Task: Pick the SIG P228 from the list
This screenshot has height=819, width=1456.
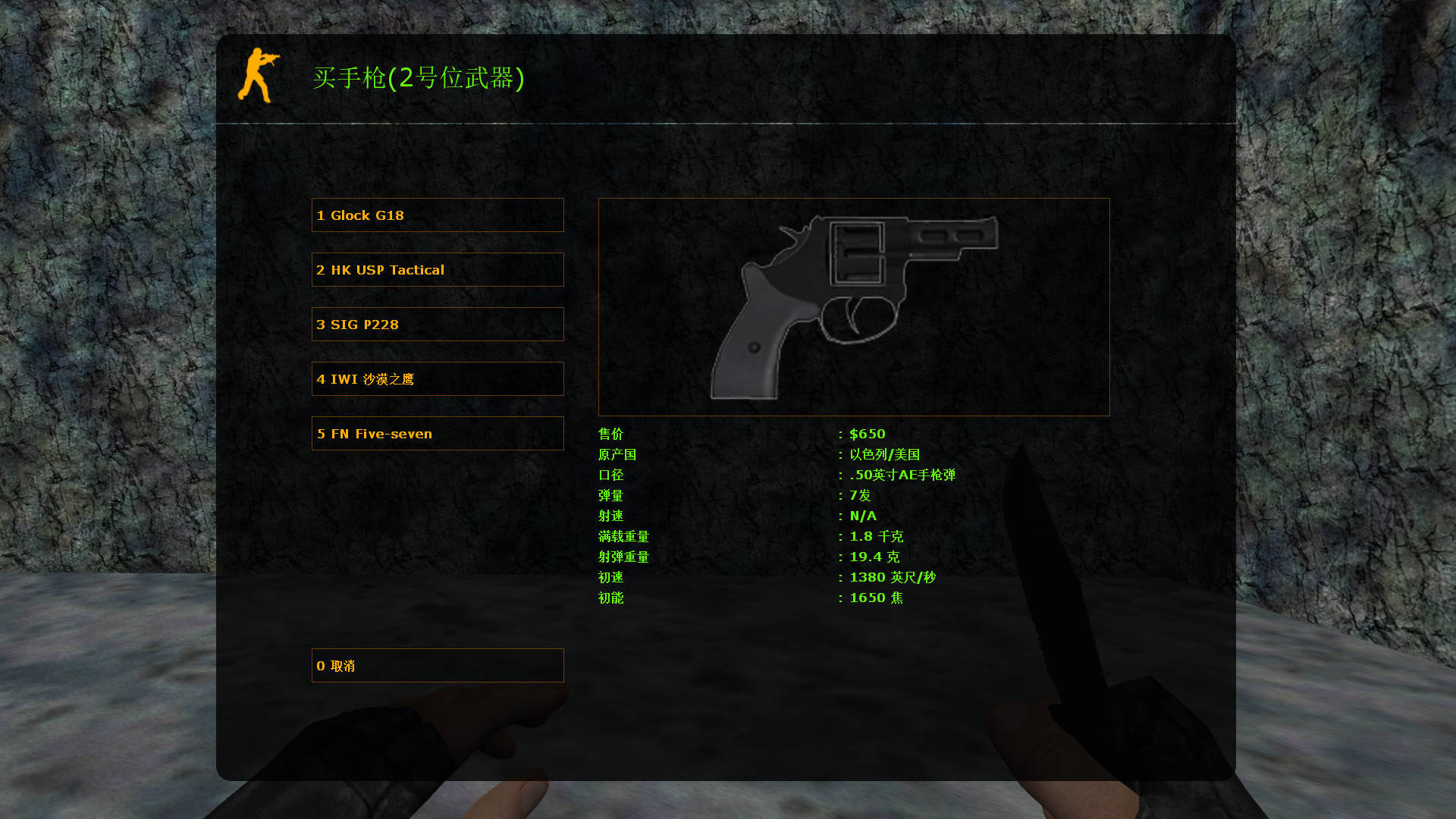Action: pyautogui.click(x=437, y=324)
